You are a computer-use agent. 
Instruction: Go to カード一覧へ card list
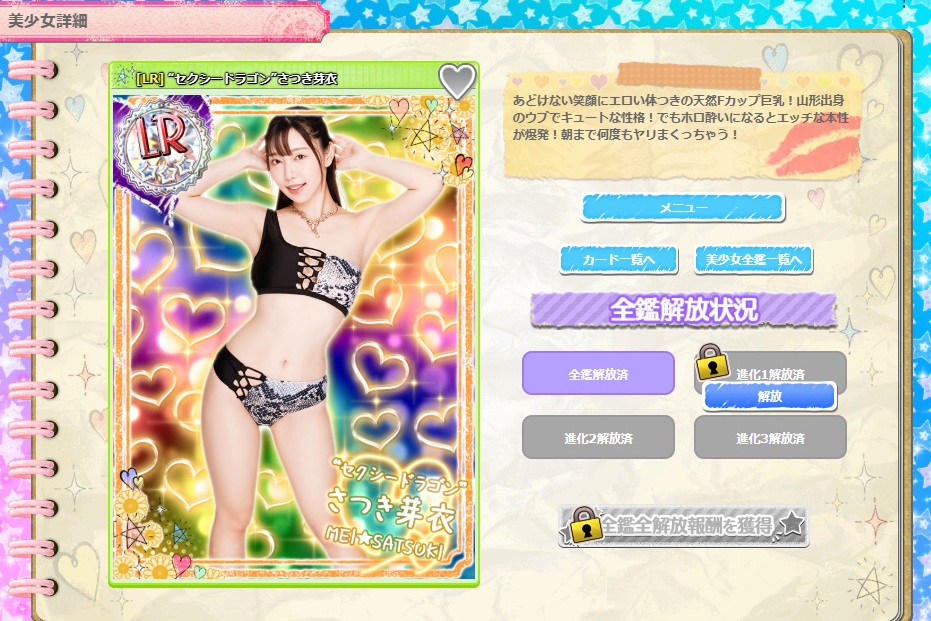coord(619,260)
